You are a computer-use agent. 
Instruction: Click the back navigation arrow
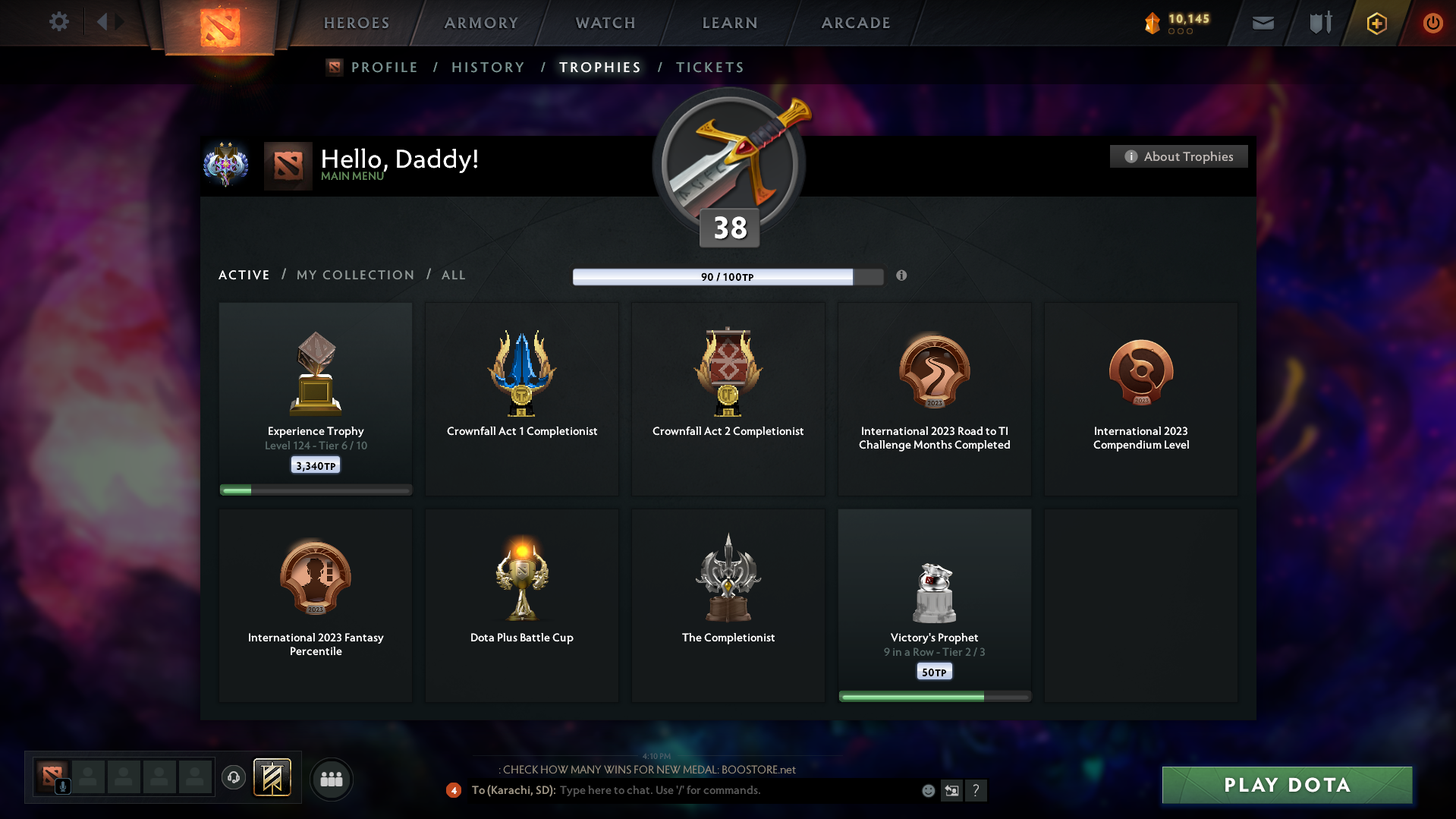(104, 22)
